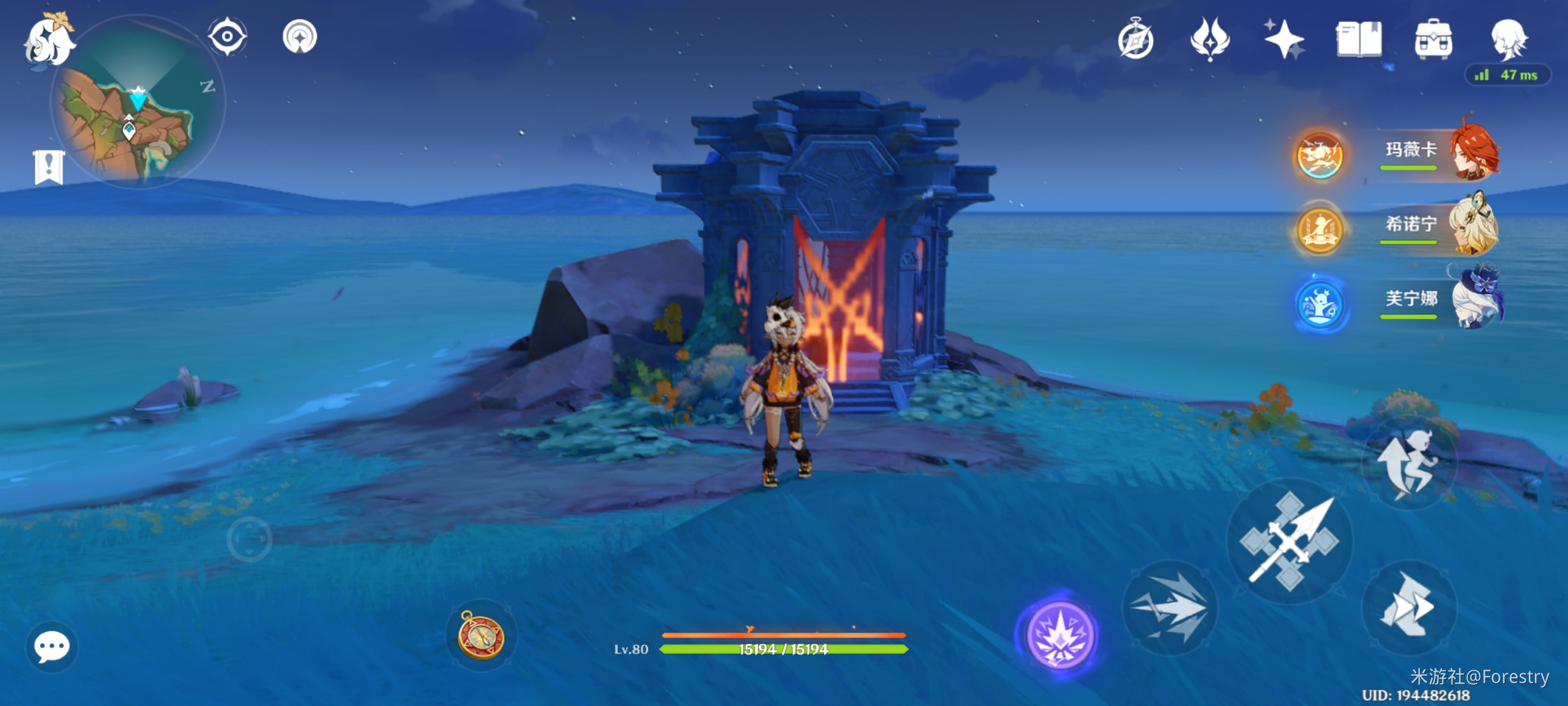Tap the jump button
The height and width of the screenshot is (706, 1568).
(x=1409, y=464)
